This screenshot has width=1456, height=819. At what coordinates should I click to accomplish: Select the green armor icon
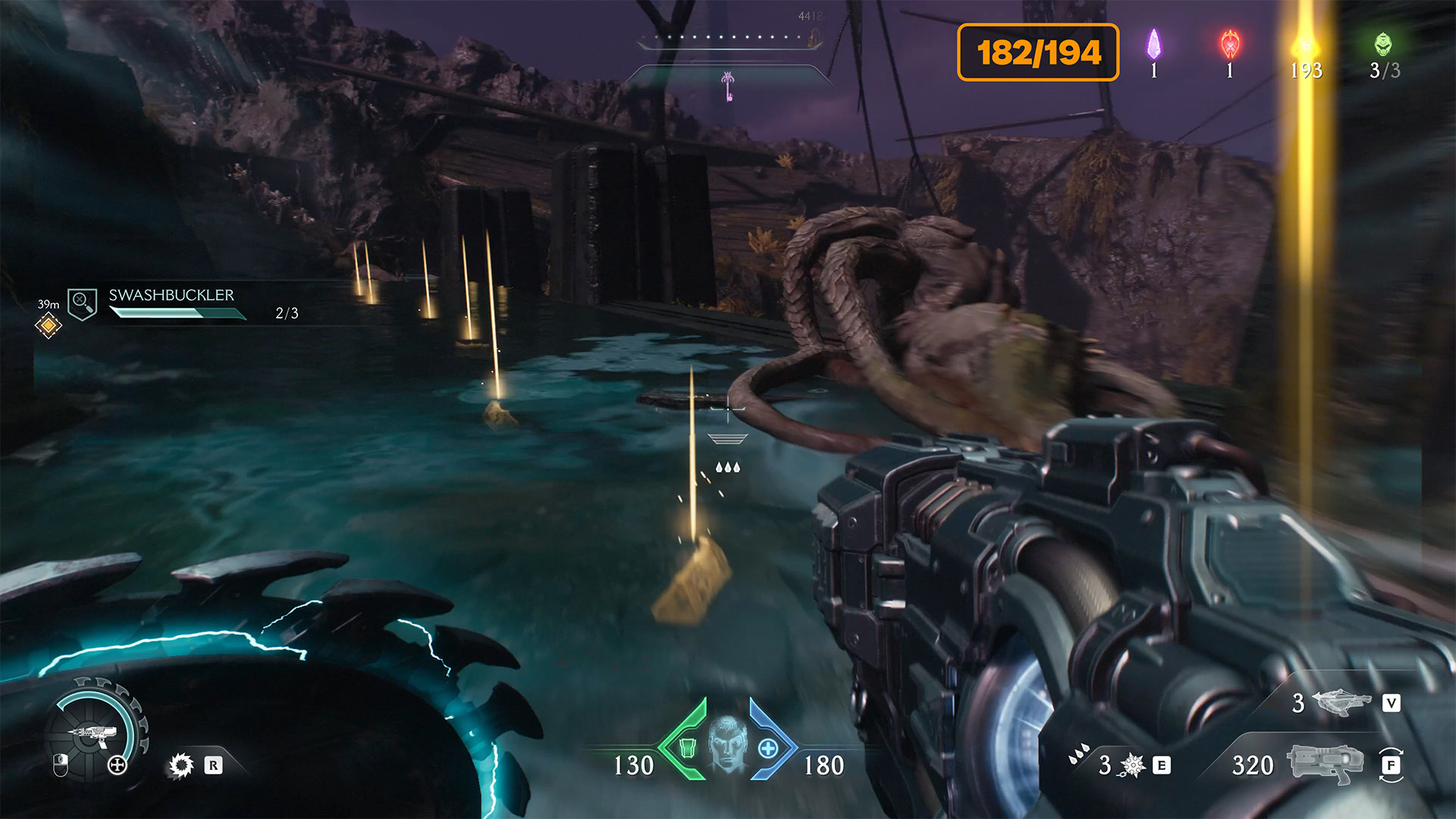687,748
